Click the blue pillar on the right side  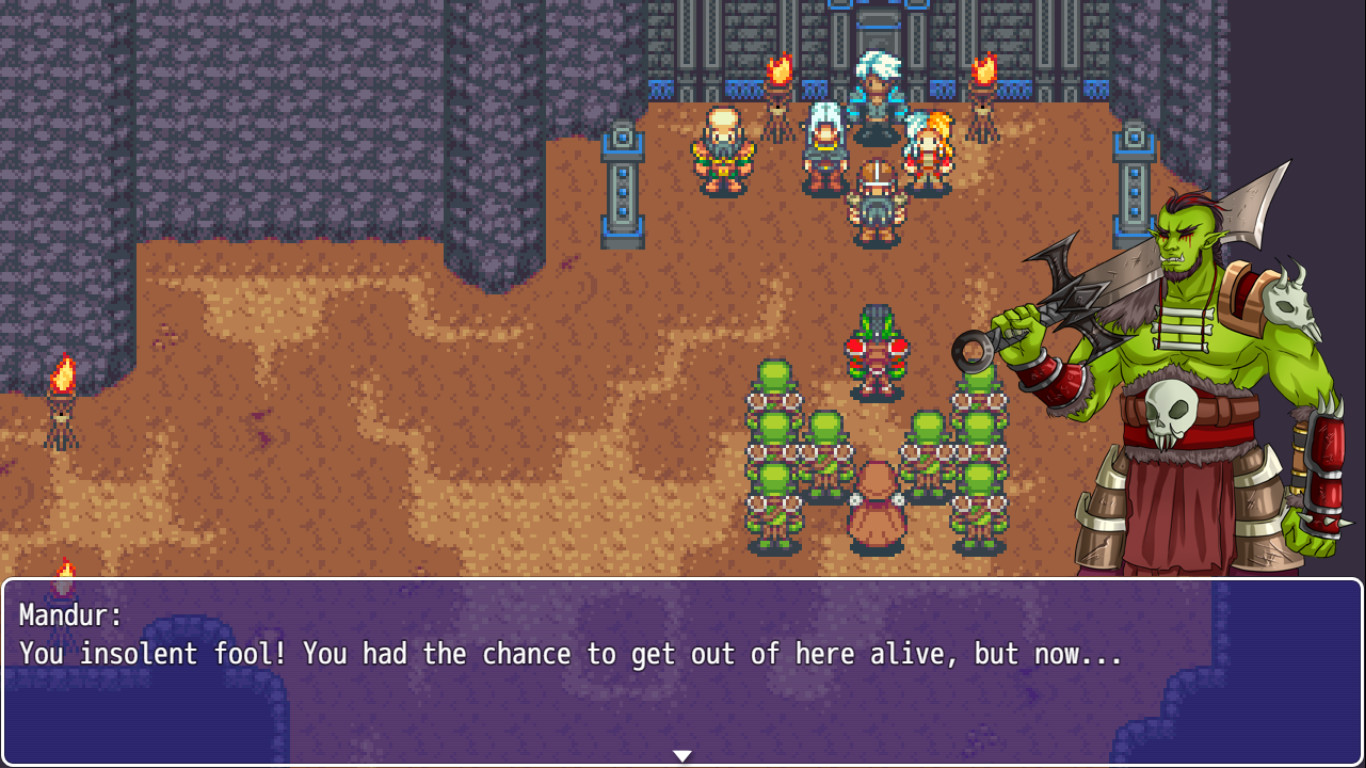[x=1135, y=185]
